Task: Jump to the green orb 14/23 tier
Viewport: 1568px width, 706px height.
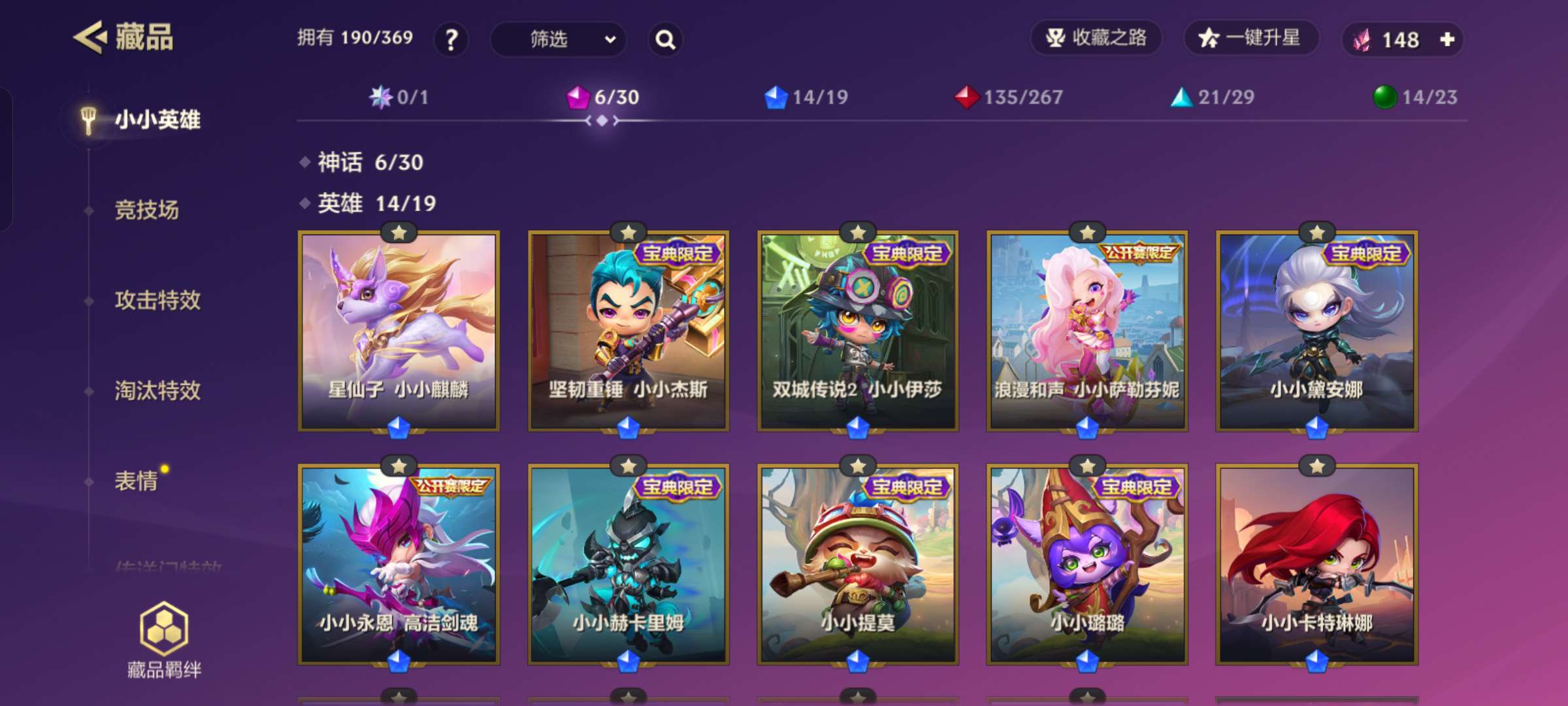Action: (1415, 97)
